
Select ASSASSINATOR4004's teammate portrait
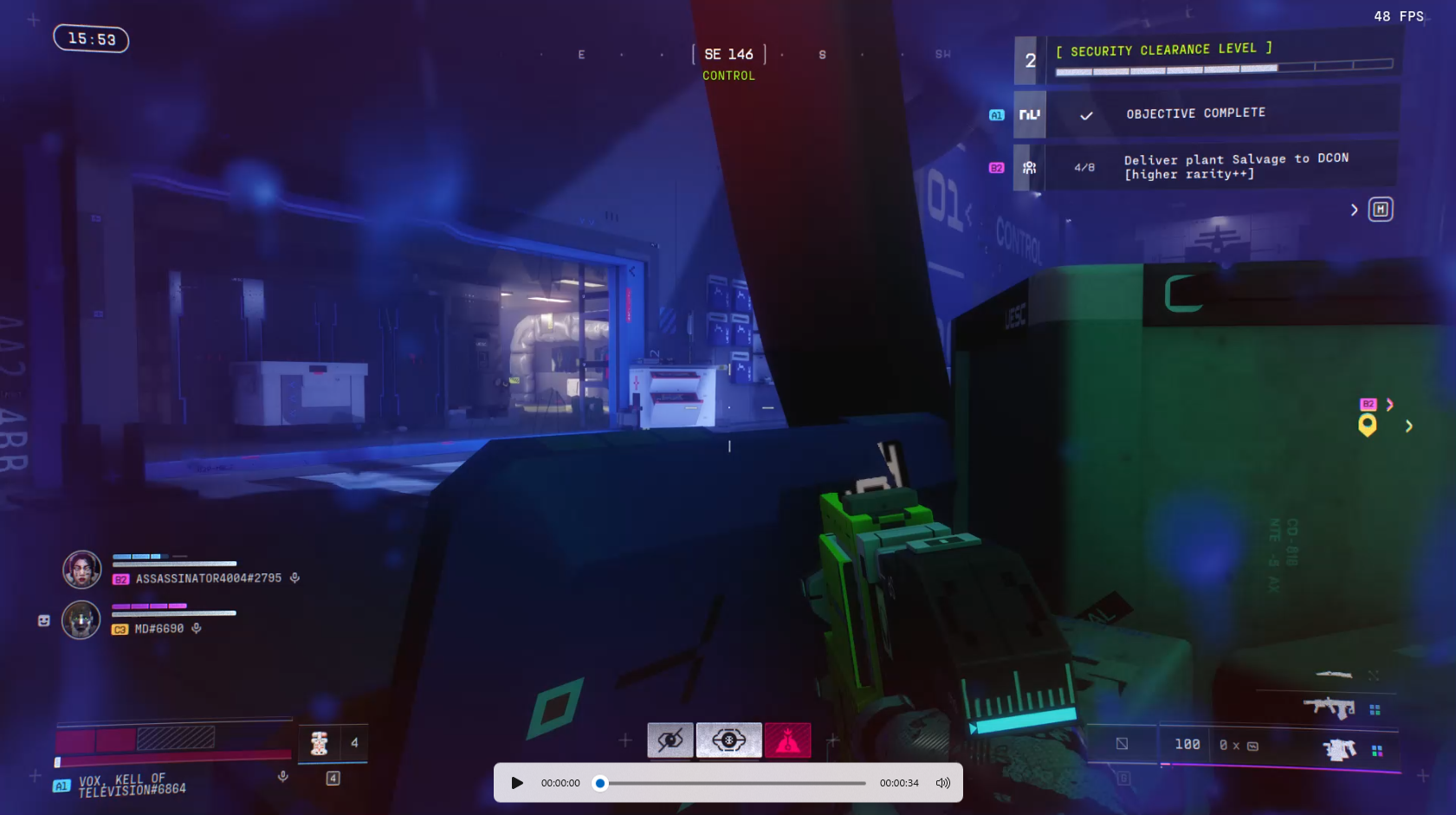[82, 570]
